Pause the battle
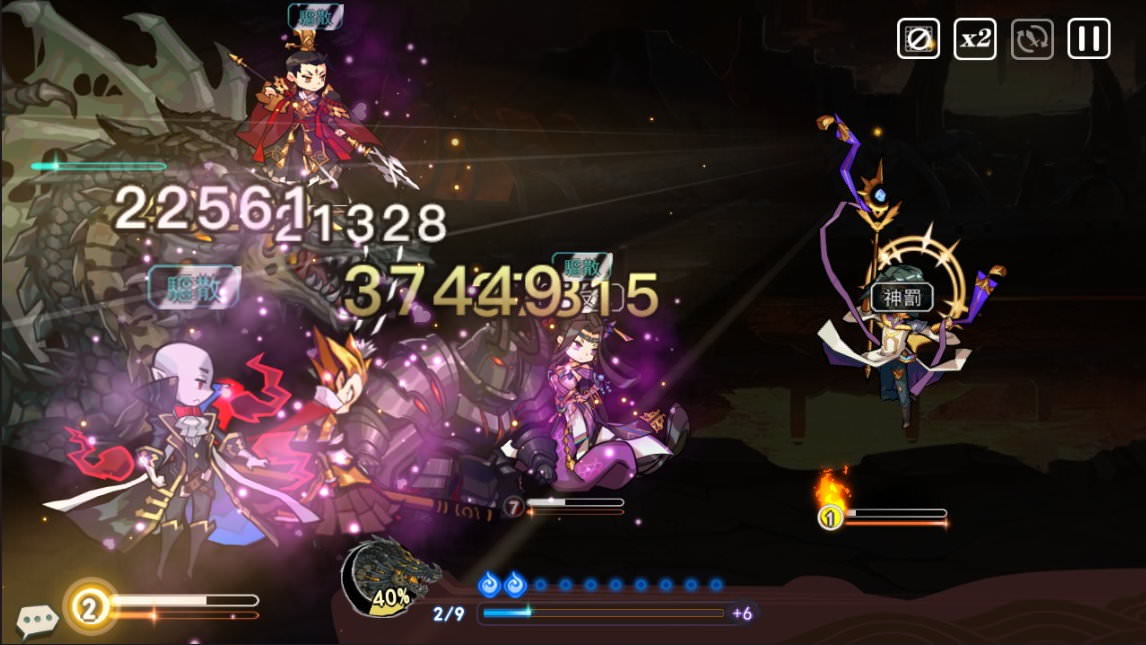 (x=1089, y=39)
